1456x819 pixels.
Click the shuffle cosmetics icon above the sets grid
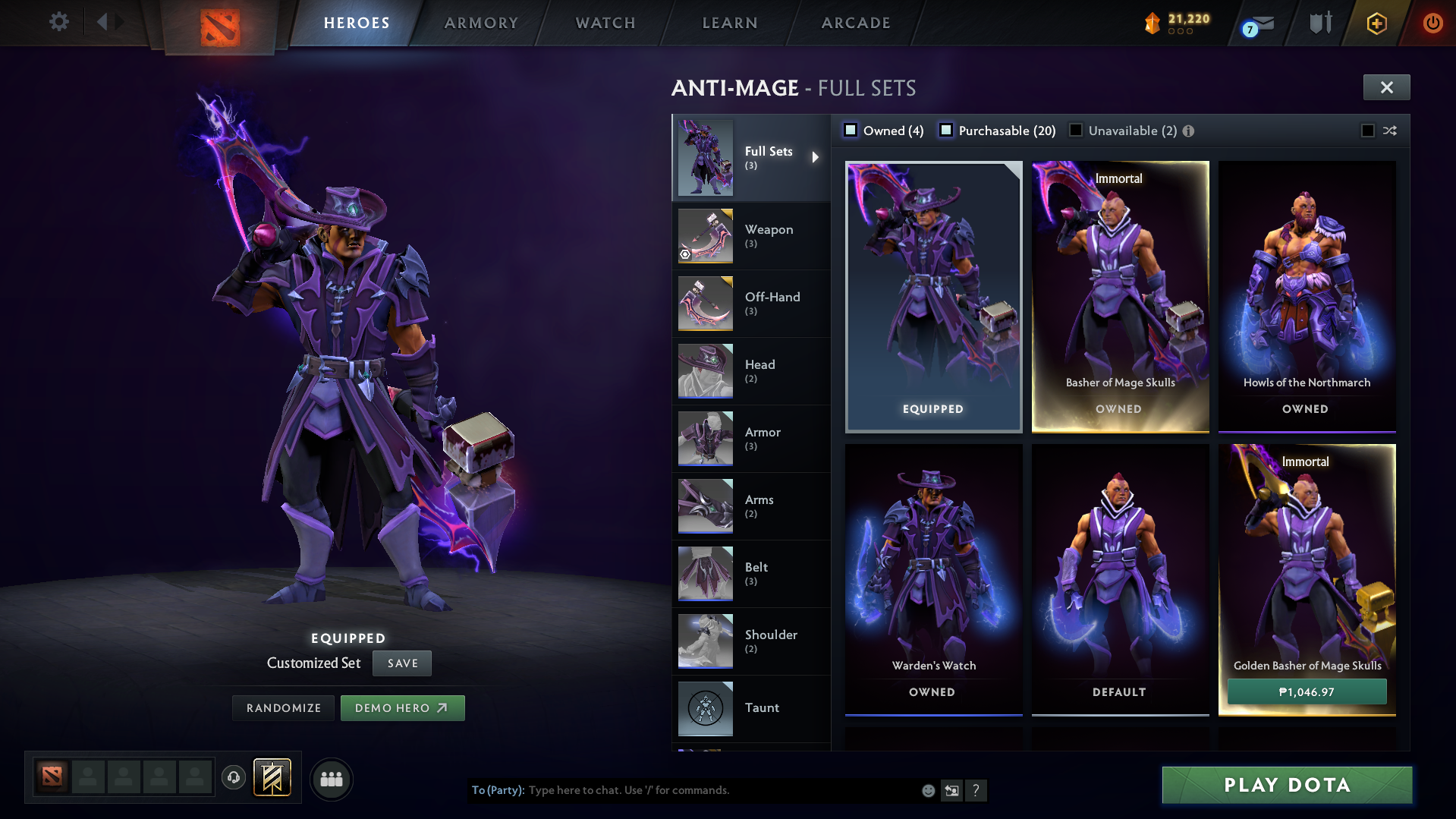click(x=1390, y=131)
